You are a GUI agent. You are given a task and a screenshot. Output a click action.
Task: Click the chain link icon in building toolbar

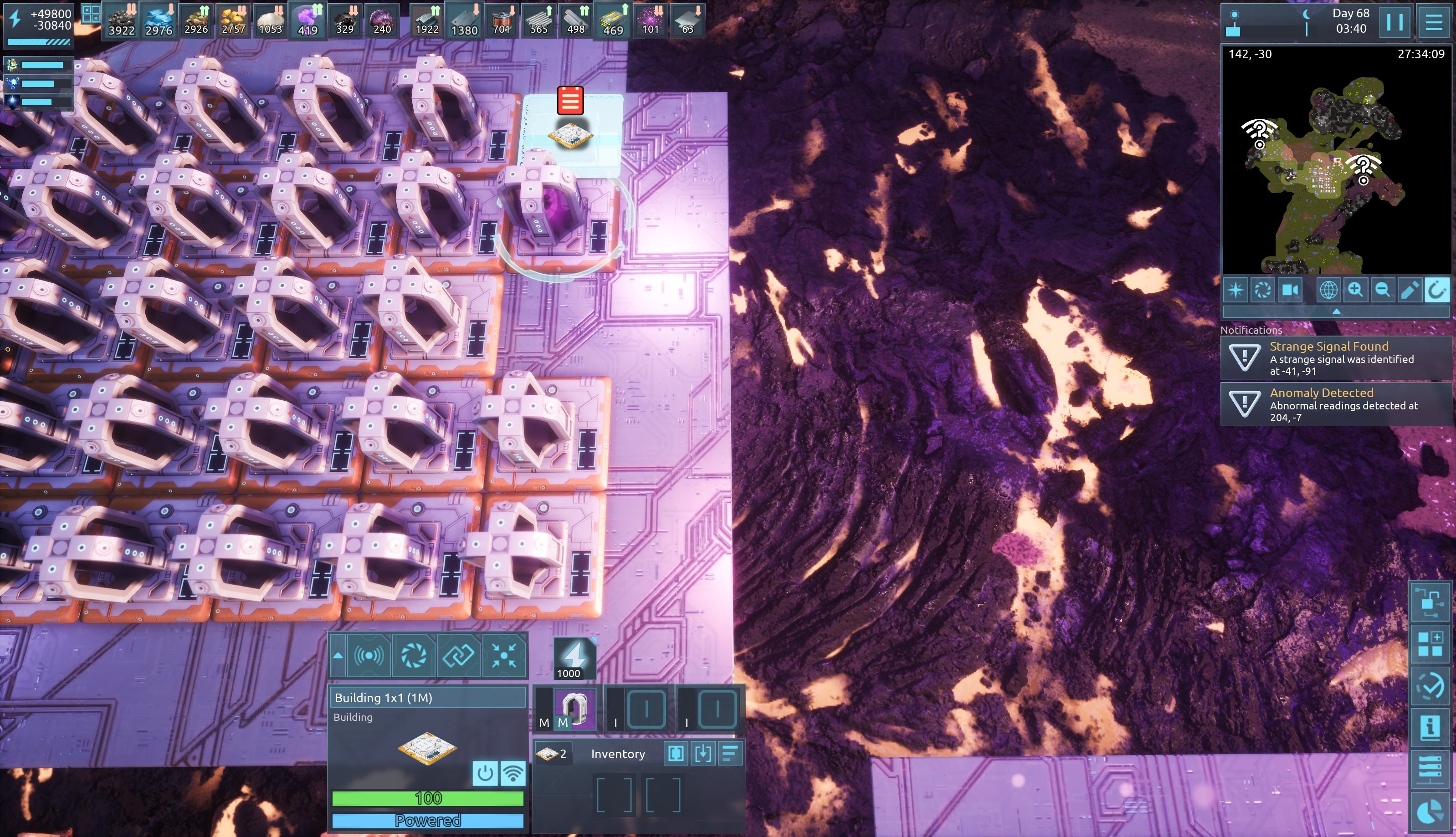coord(458,655)
